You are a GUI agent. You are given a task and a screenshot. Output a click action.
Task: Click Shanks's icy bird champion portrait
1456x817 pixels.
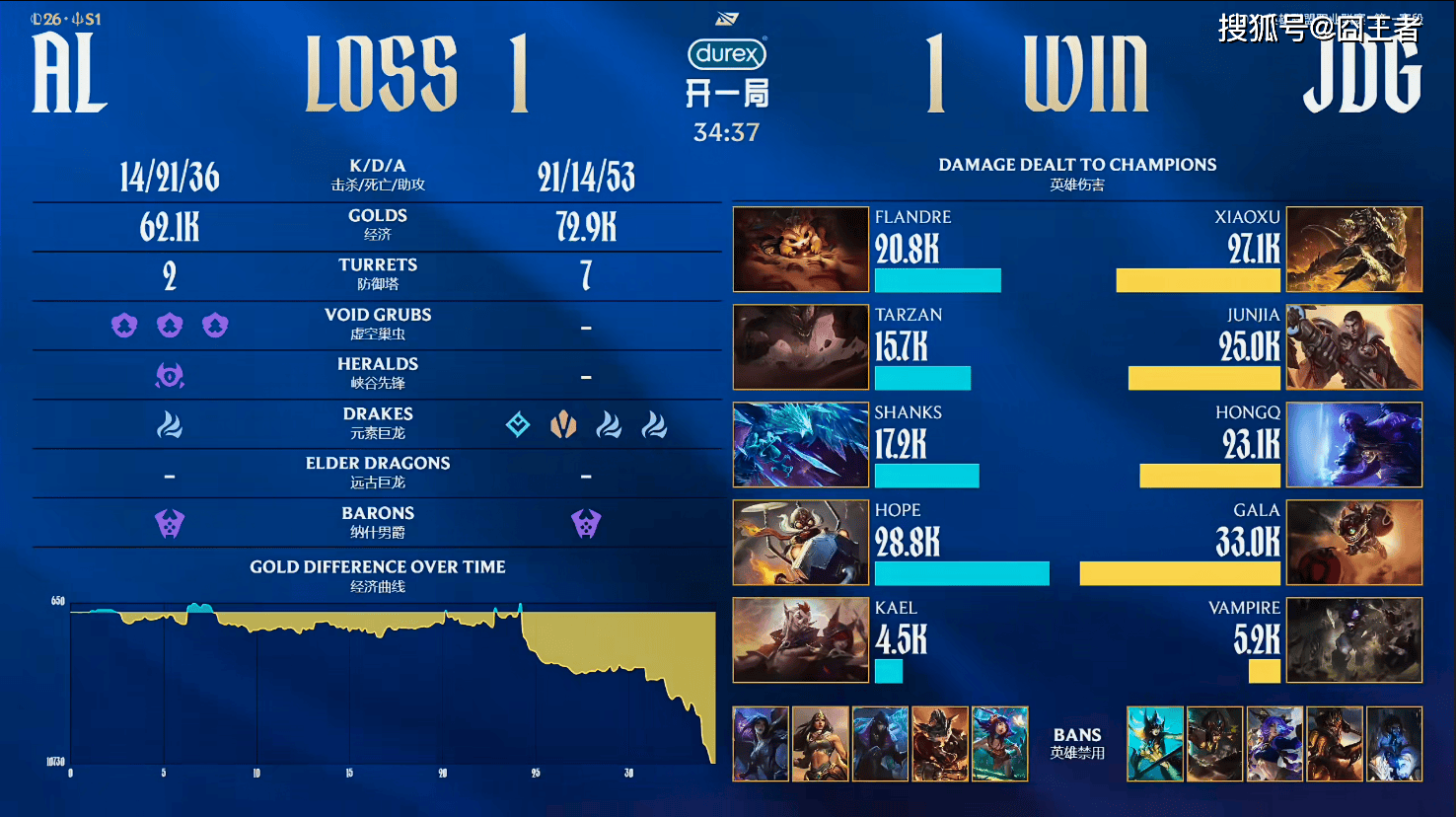click(x=800, y=444)
